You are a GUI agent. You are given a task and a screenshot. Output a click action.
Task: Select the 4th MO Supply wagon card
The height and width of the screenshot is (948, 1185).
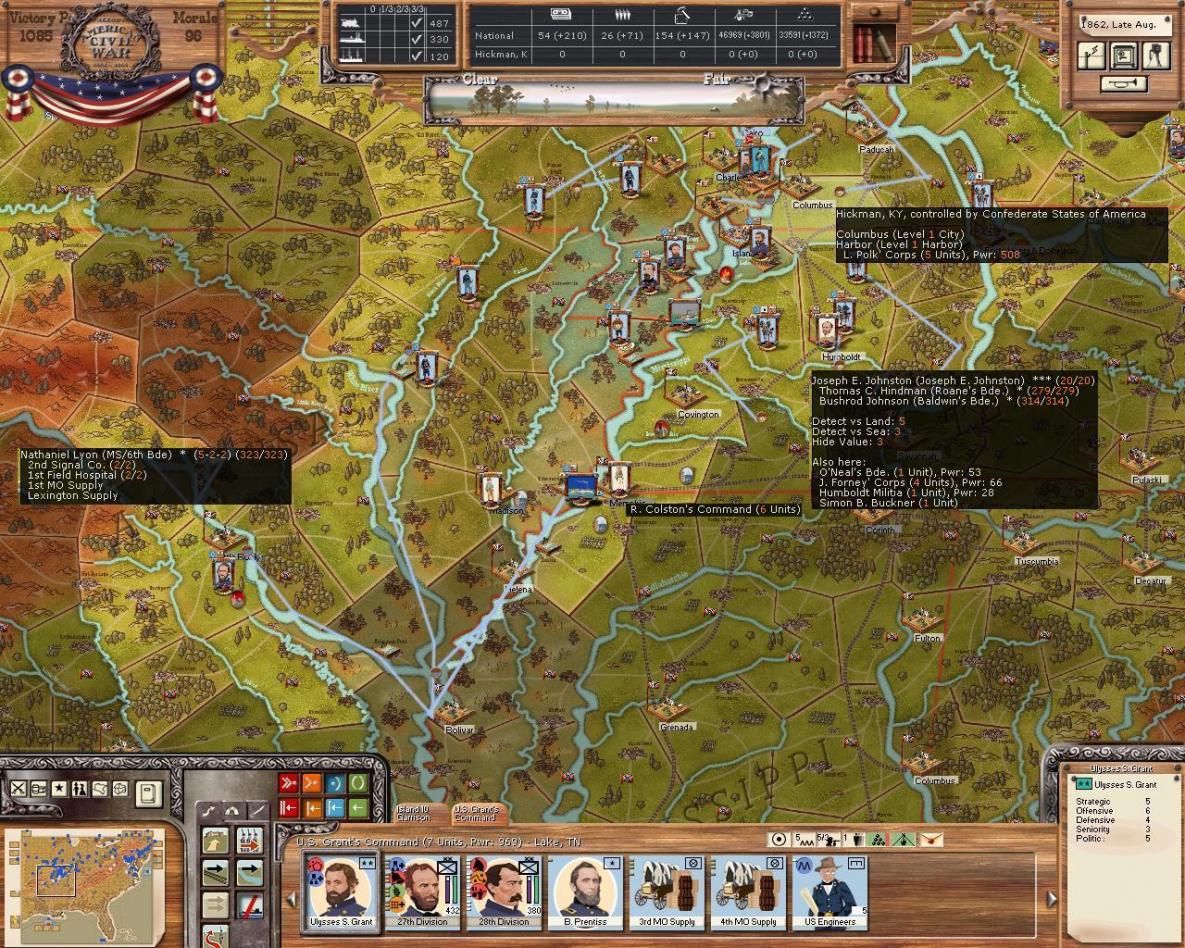(750, 893)
